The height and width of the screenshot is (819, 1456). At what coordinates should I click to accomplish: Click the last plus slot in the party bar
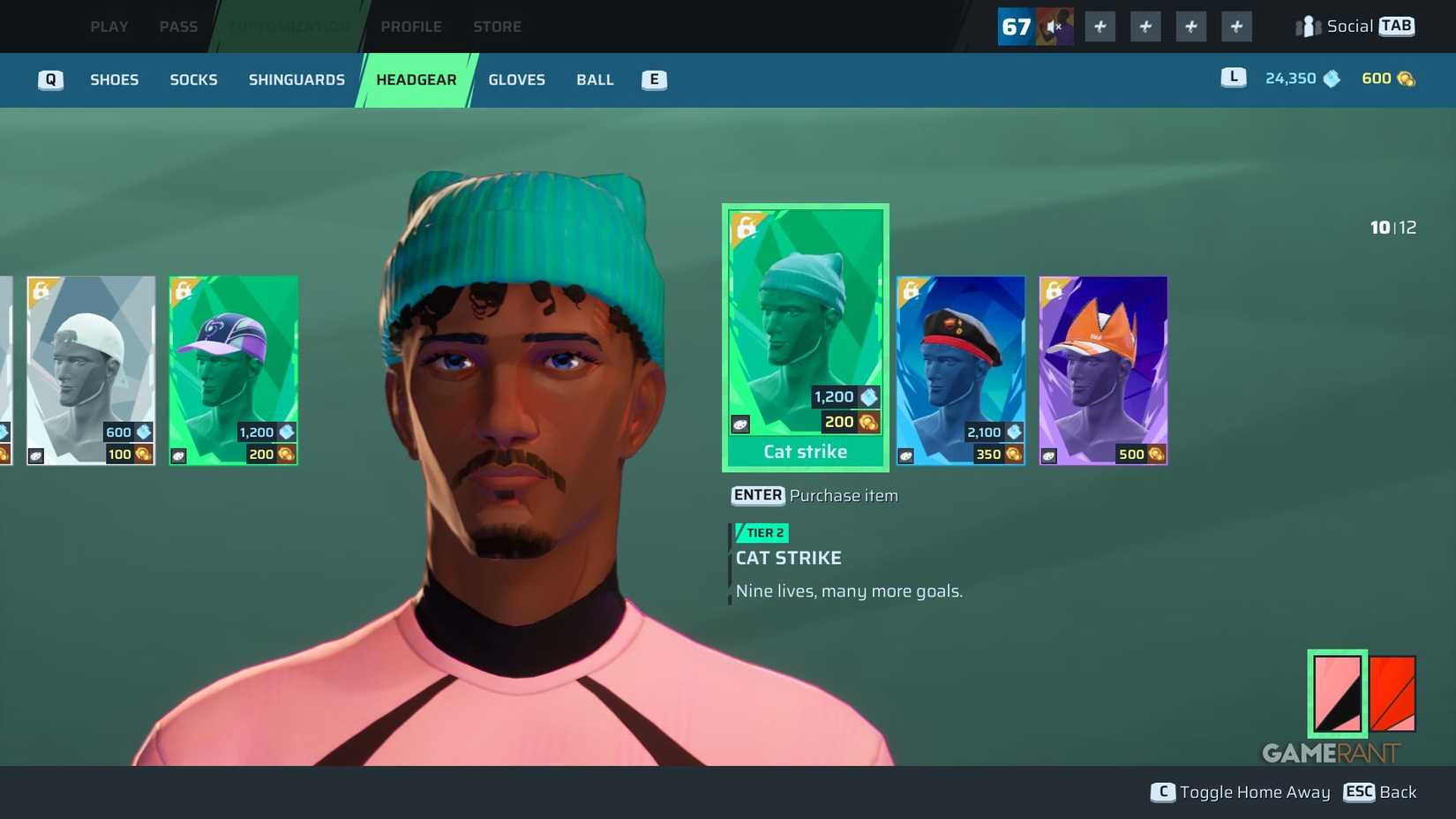[x=1235, y=26]
